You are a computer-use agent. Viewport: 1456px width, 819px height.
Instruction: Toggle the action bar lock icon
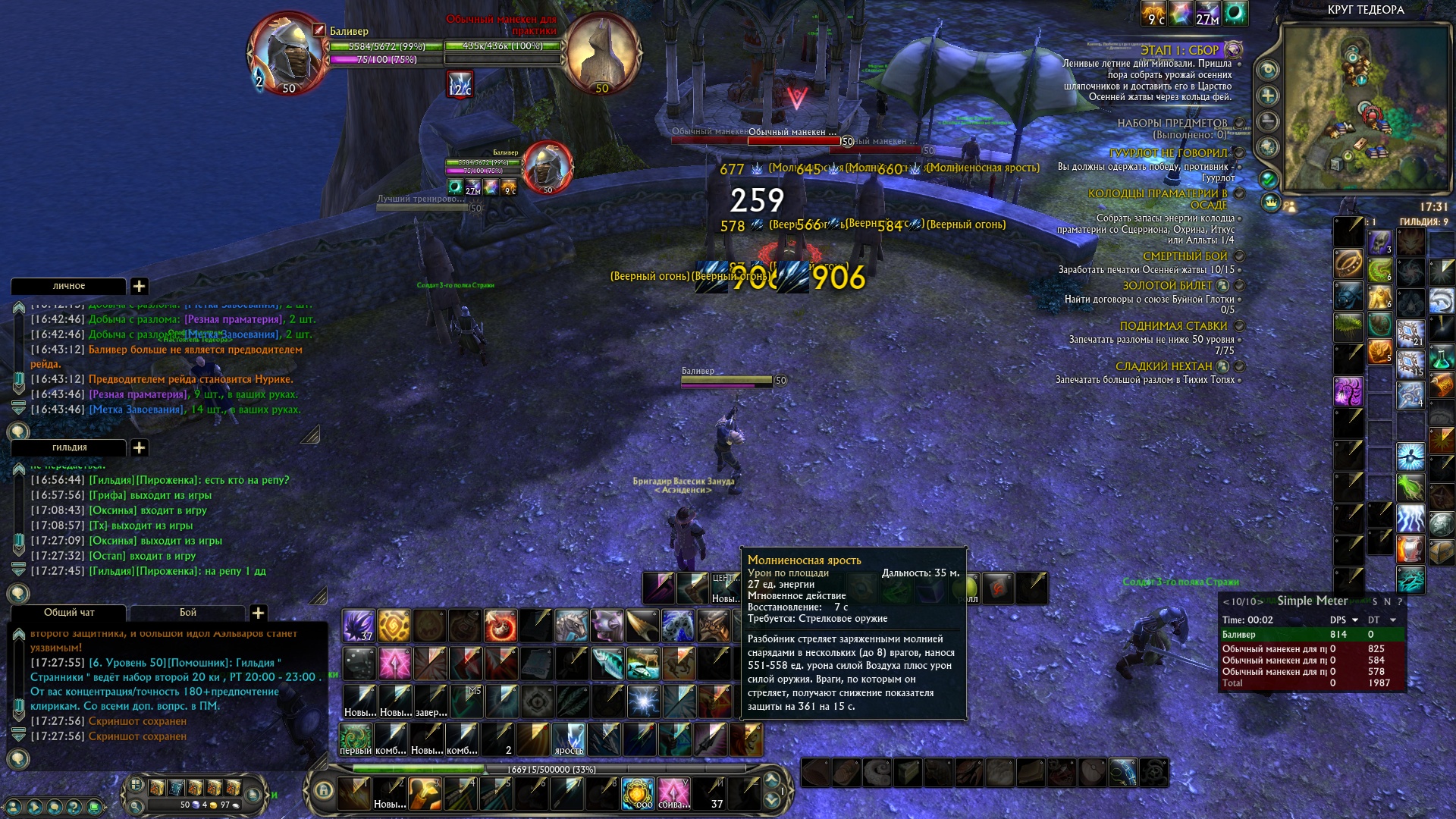click(x=324, y=790)
